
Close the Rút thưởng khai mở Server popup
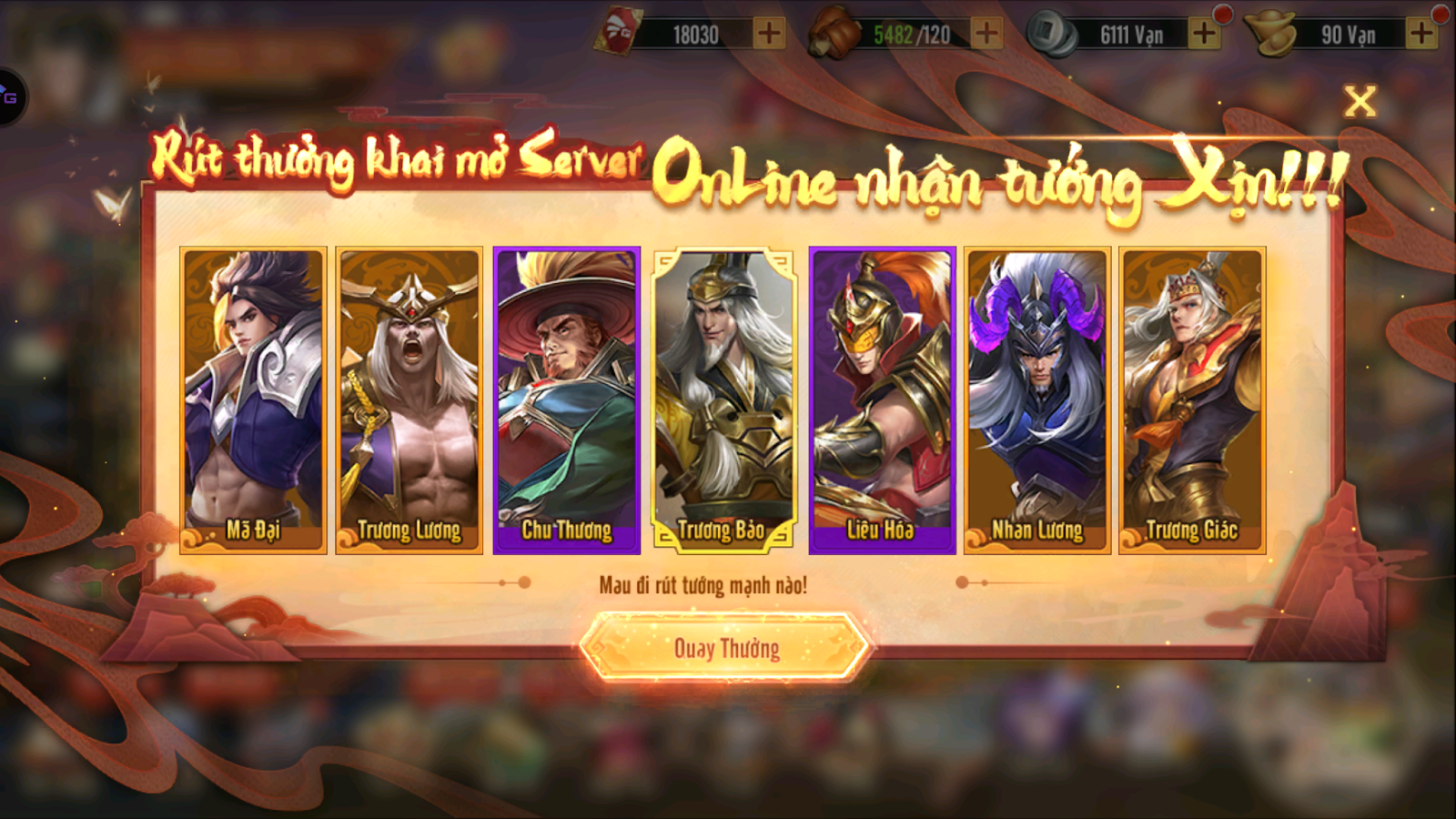pos(1360,103)
